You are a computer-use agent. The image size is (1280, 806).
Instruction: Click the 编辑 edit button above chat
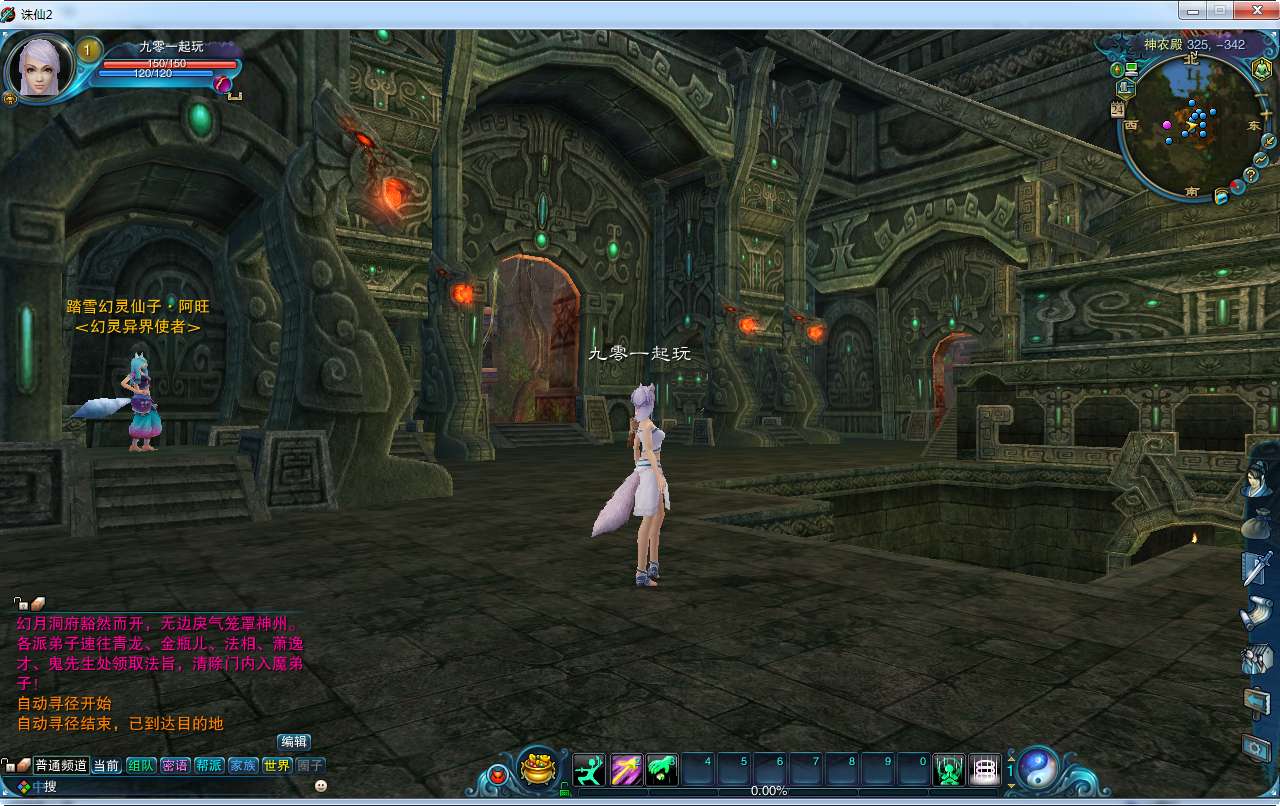coord(294,742)
